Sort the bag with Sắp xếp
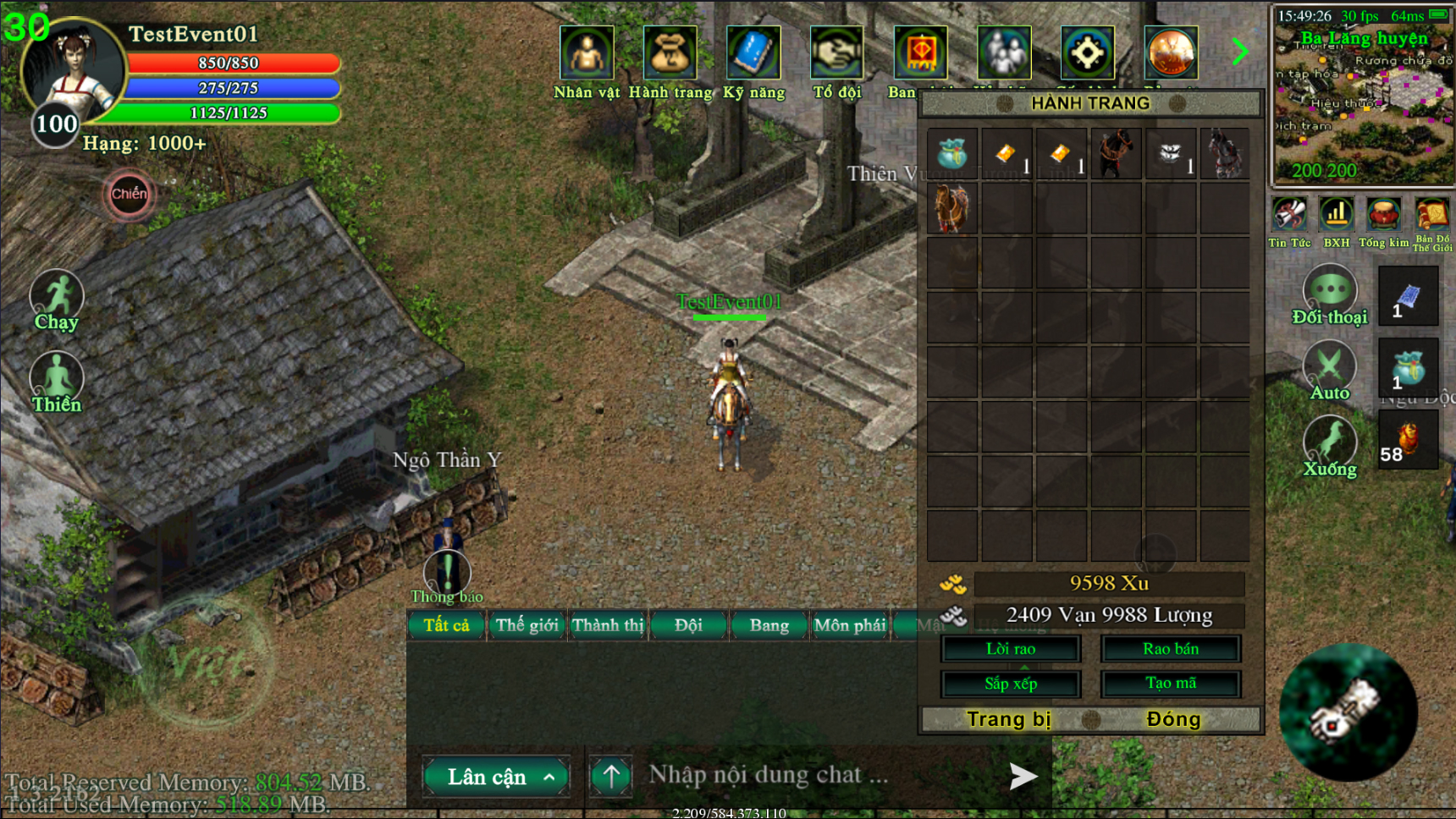This screenshot has width=1456, height=819. click(1011, 684)
